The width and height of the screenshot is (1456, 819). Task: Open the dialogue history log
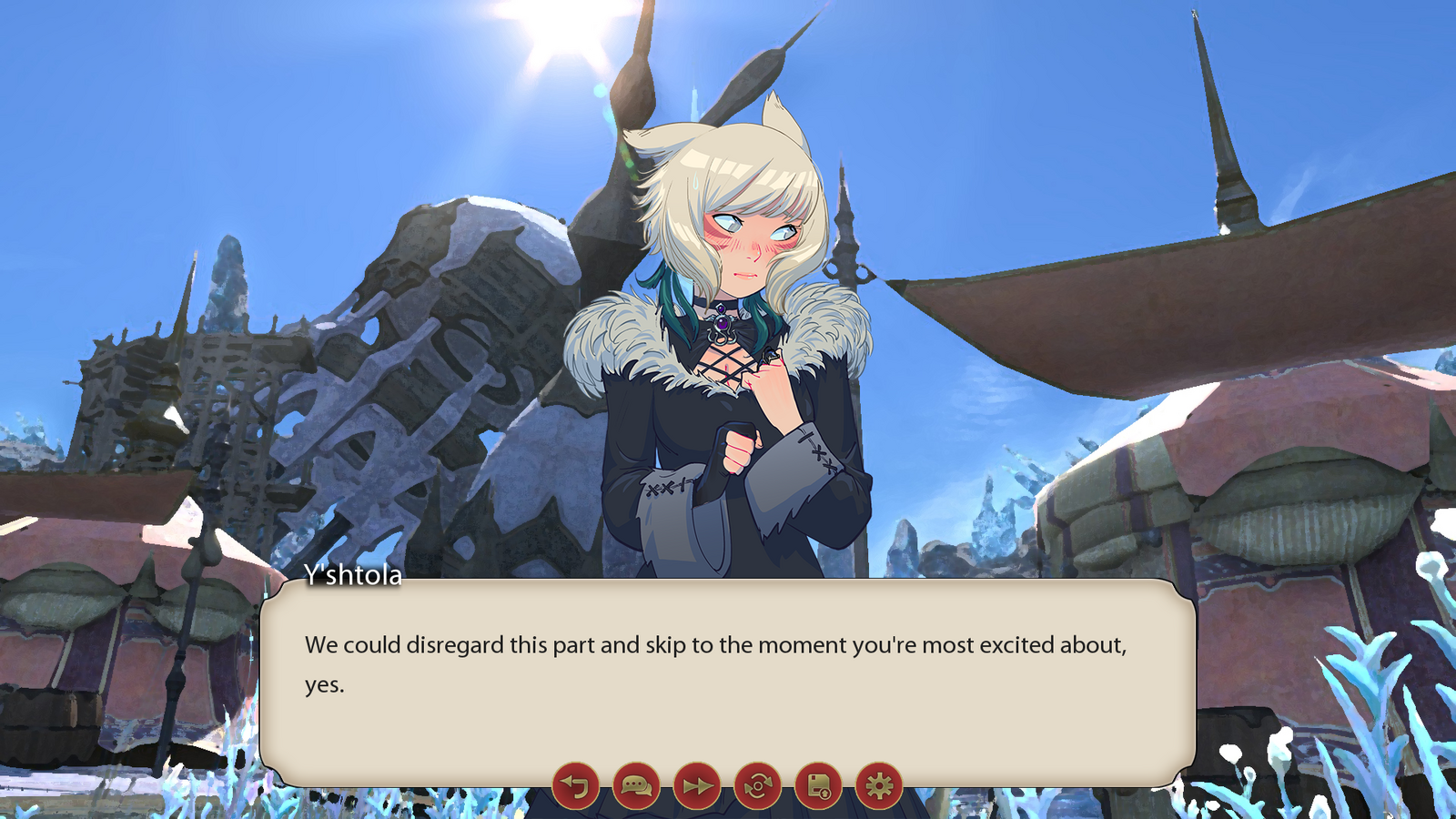(636, 785)
